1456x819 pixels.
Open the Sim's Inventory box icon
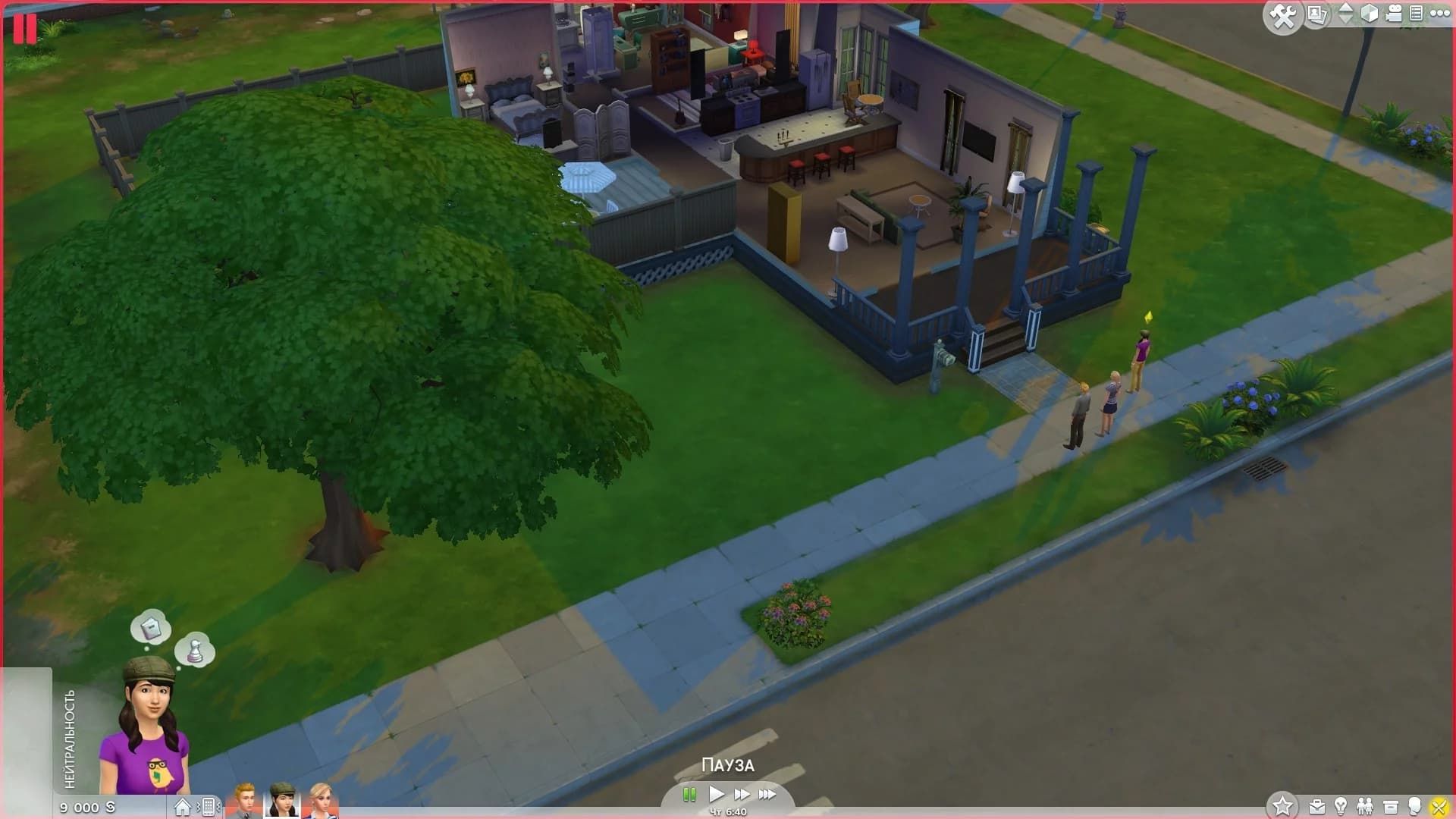pyautogui.click(x=1391, y=805)
